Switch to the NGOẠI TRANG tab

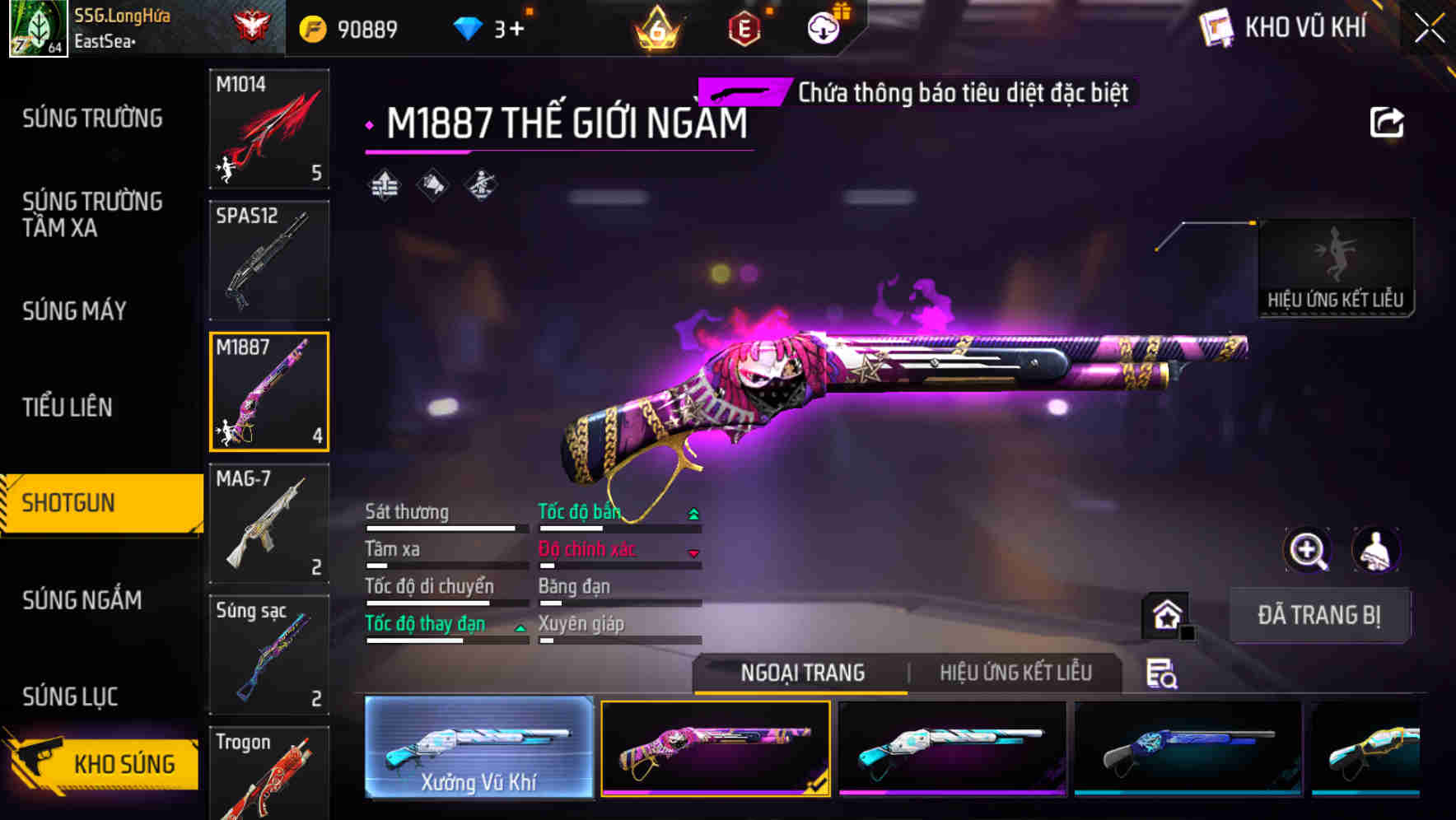click(x=802, y=673)
